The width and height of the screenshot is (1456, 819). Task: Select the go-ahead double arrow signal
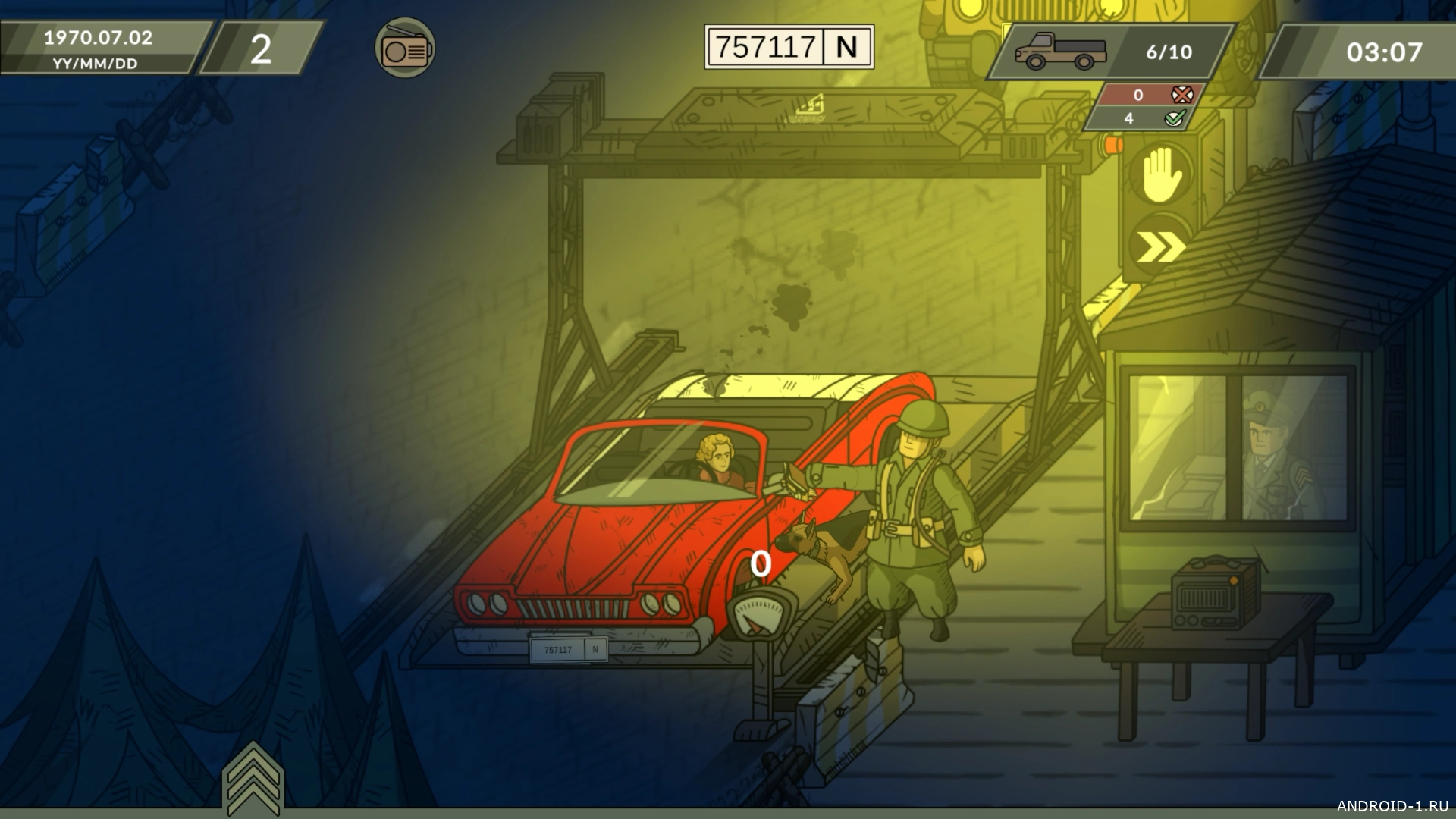pyautogui.click(x=1159, y=246)
